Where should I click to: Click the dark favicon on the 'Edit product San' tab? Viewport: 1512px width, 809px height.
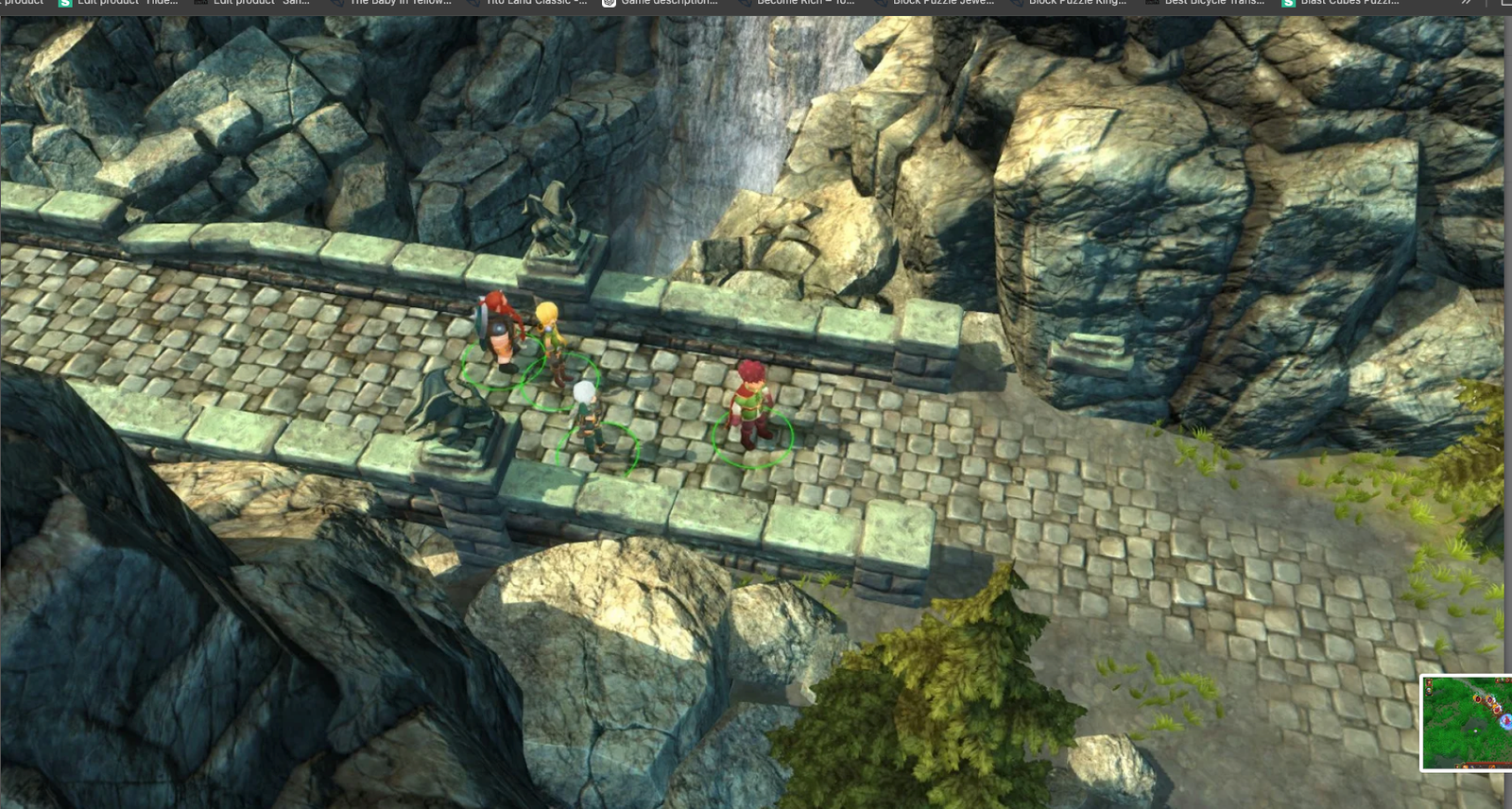(x=201, y=4)
